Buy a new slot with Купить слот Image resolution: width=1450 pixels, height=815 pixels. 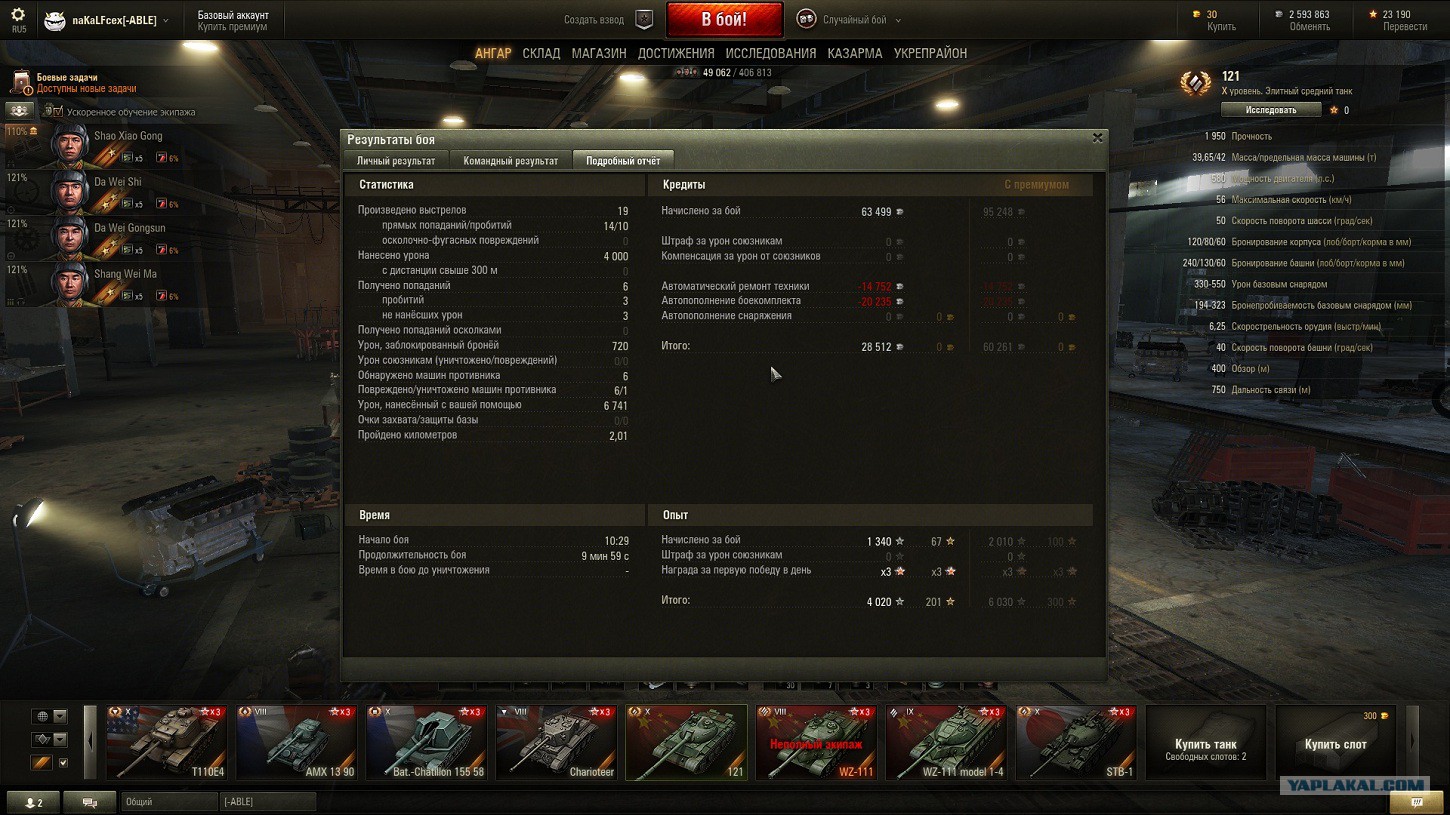pyautogui.click(x=1336, y=742)
